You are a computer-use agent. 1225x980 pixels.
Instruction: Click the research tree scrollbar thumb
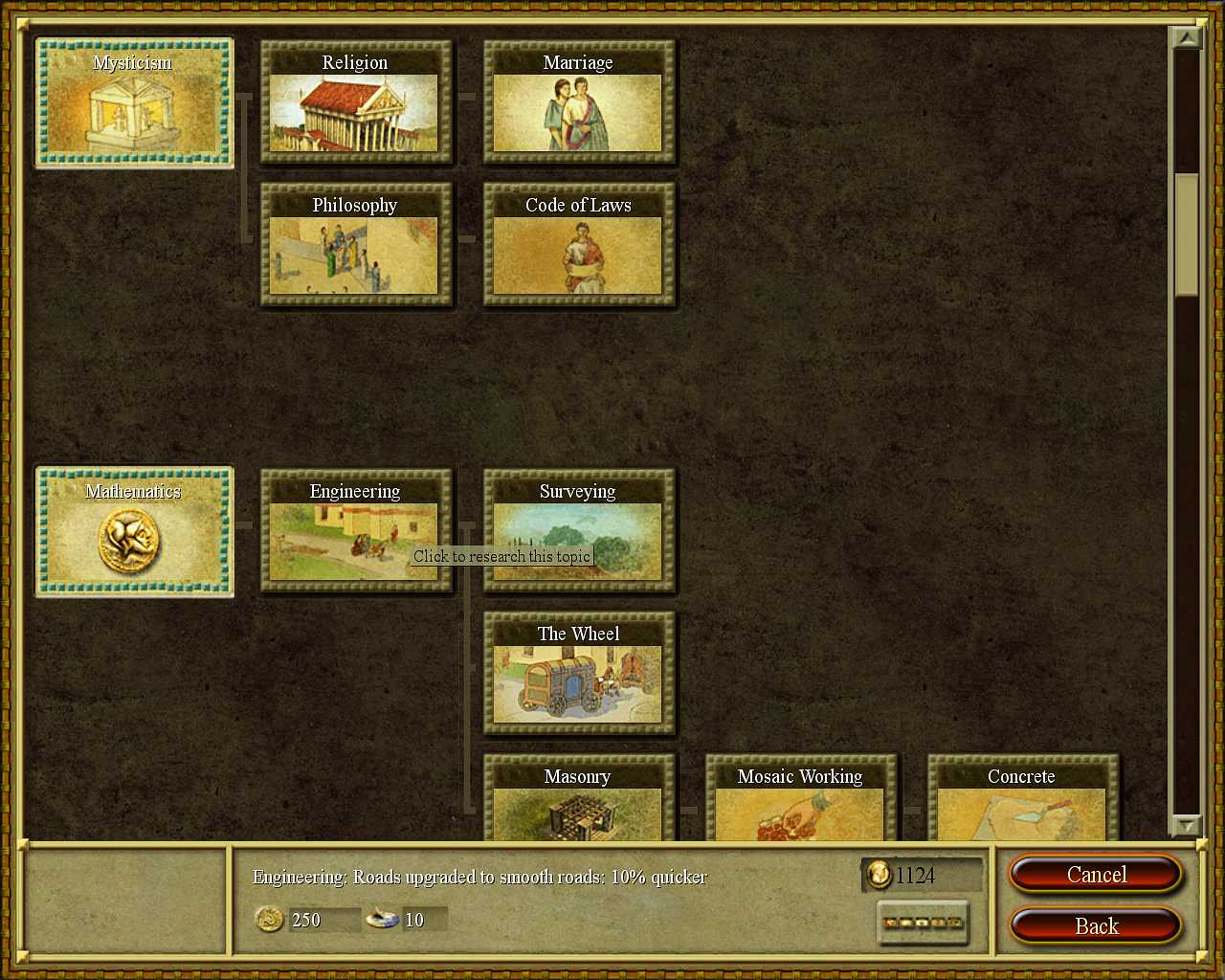pos(1187,234)
